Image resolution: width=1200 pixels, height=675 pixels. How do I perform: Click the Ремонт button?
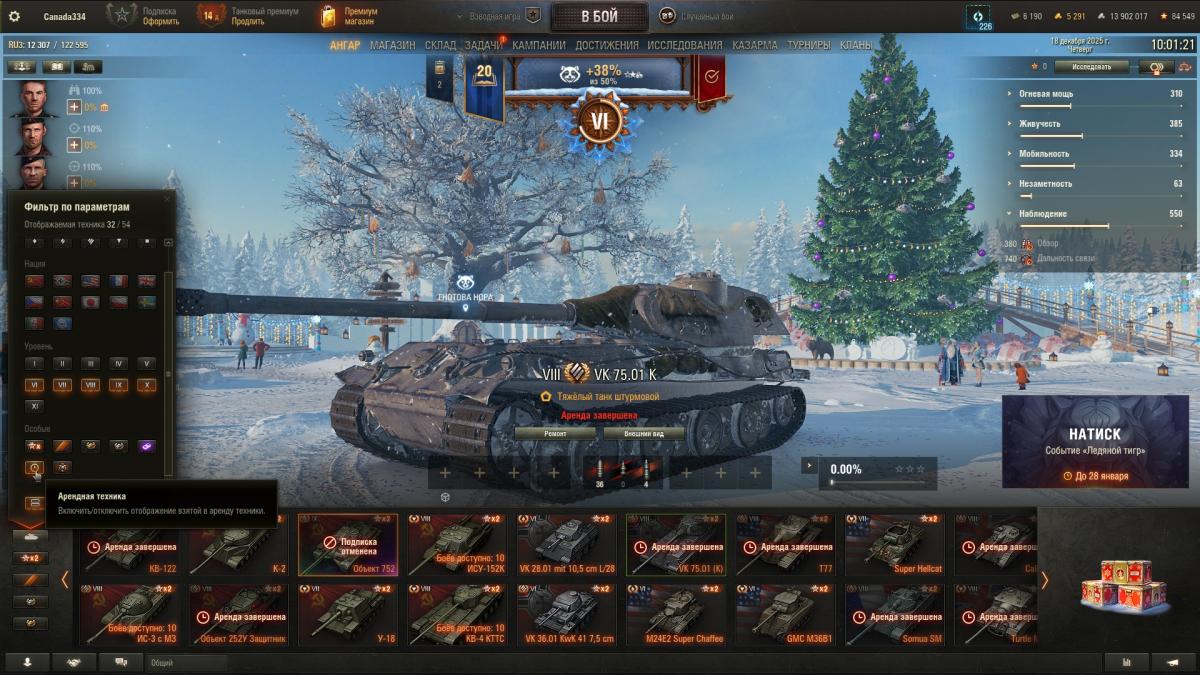tap(555, 433)
